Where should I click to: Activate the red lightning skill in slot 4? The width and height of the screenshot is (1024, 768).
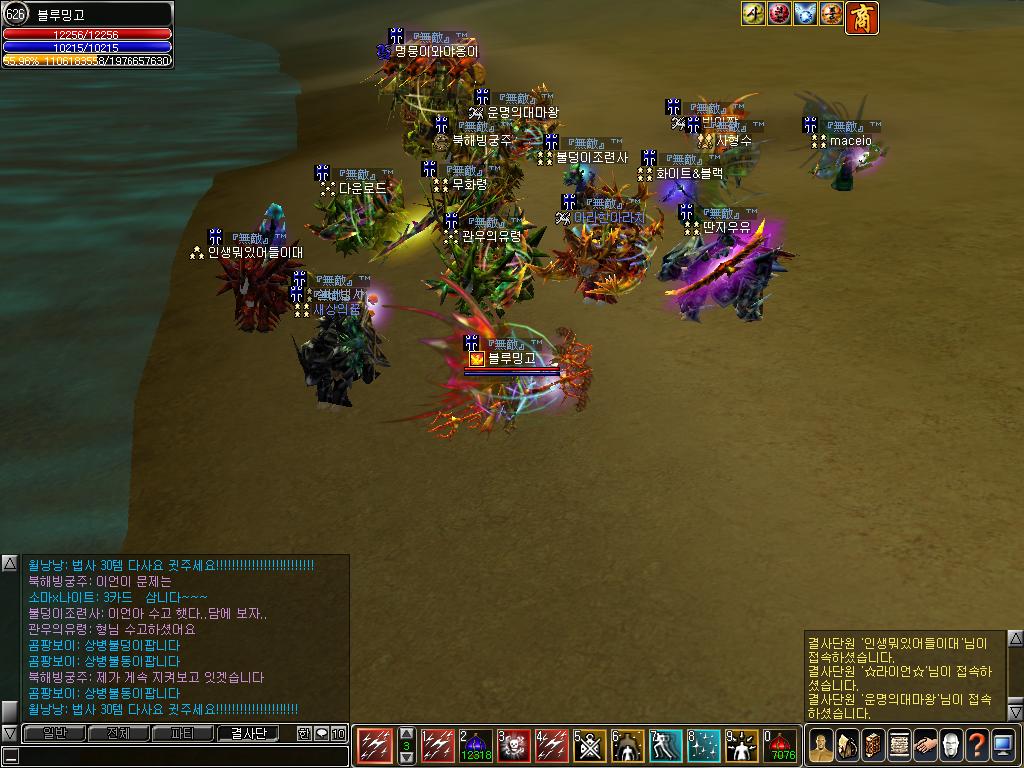(x=552, y=746)
